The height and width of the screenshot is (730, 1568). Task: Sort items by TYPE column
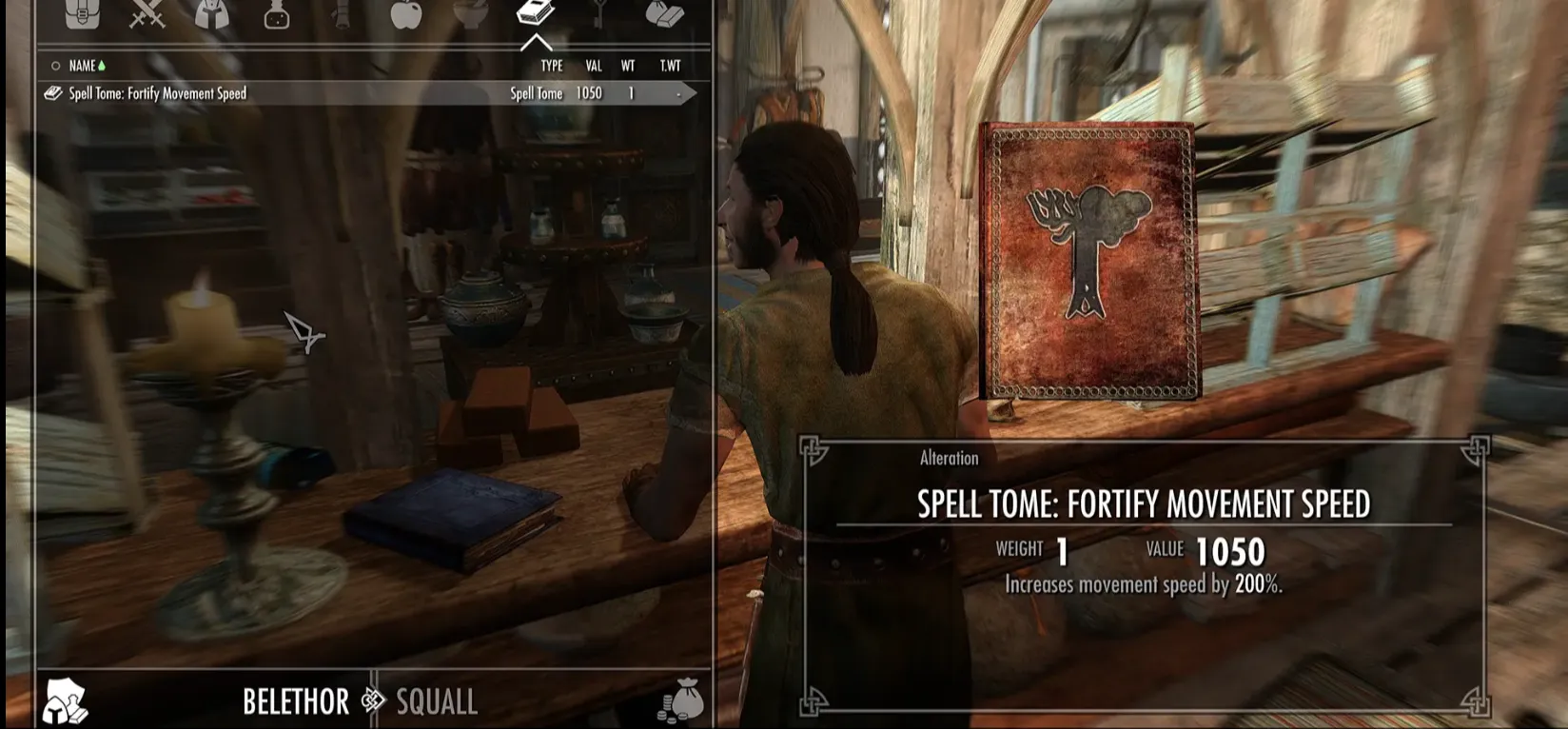[x=552, y=66]
